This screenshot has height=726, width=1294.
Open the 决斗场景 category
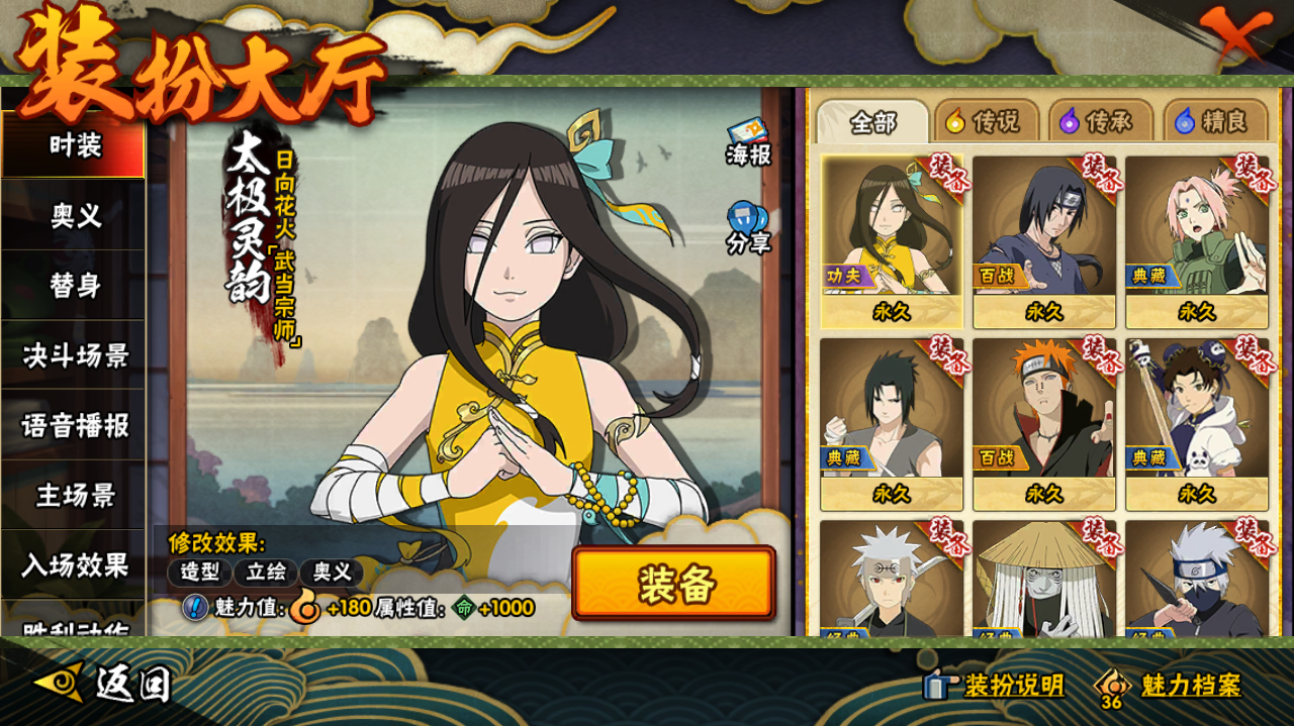pyautogui.click(x=75, y=355)
